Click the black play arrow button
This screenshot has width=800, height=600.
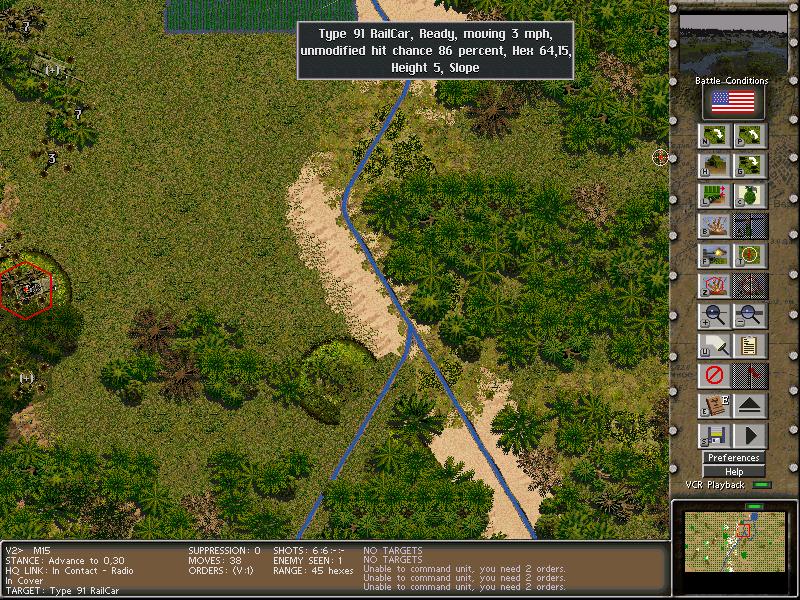coord(750,436)
